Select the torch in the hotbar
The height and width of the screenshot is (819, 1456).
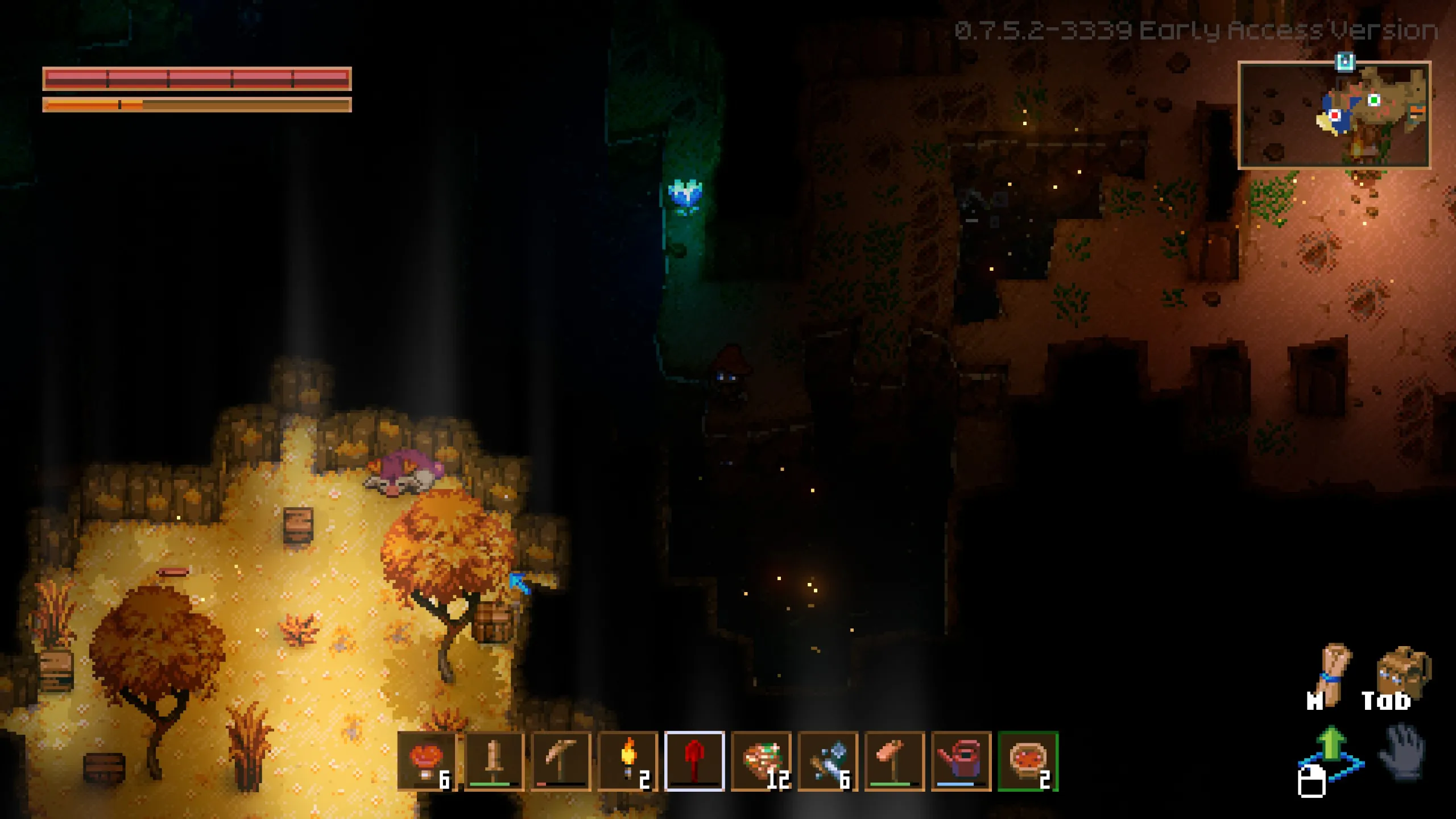point(628,761)
